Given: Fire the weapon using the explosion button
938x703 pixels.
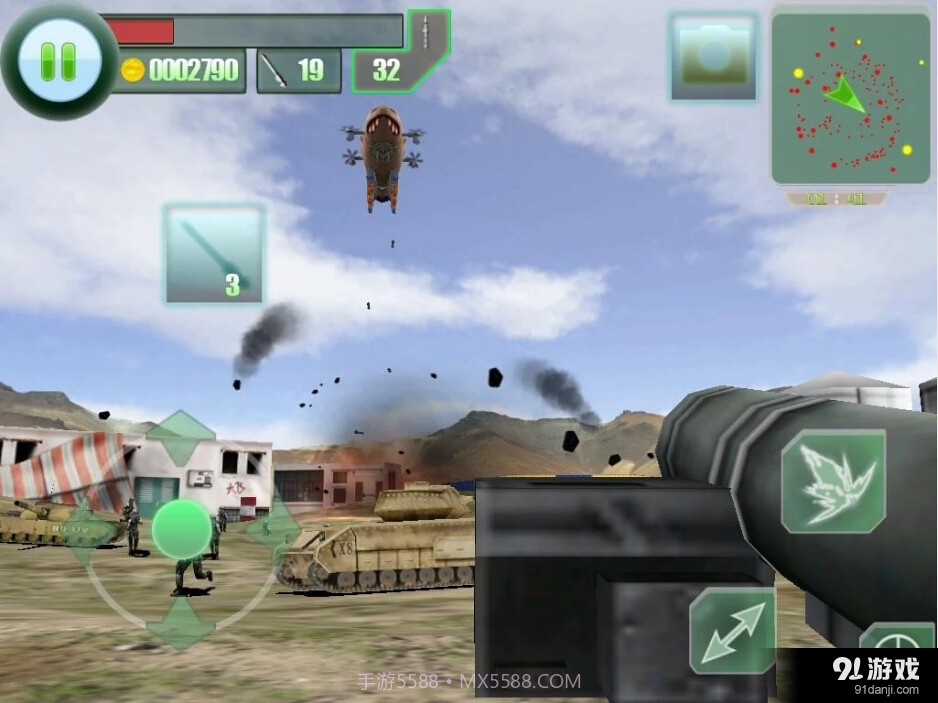Looking at the screenshot, I should [833, 481].
